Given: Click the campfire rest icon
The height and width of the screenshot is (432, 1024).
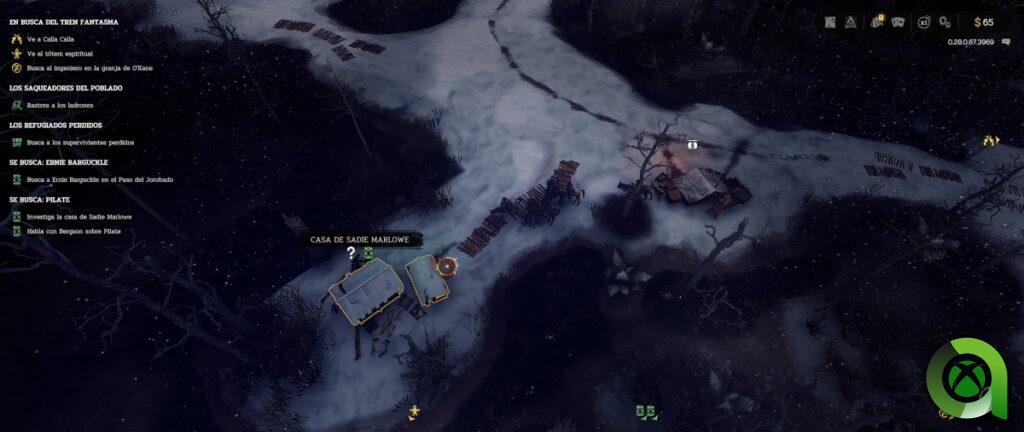Looking at the screenshot, I should pos(850,22).
